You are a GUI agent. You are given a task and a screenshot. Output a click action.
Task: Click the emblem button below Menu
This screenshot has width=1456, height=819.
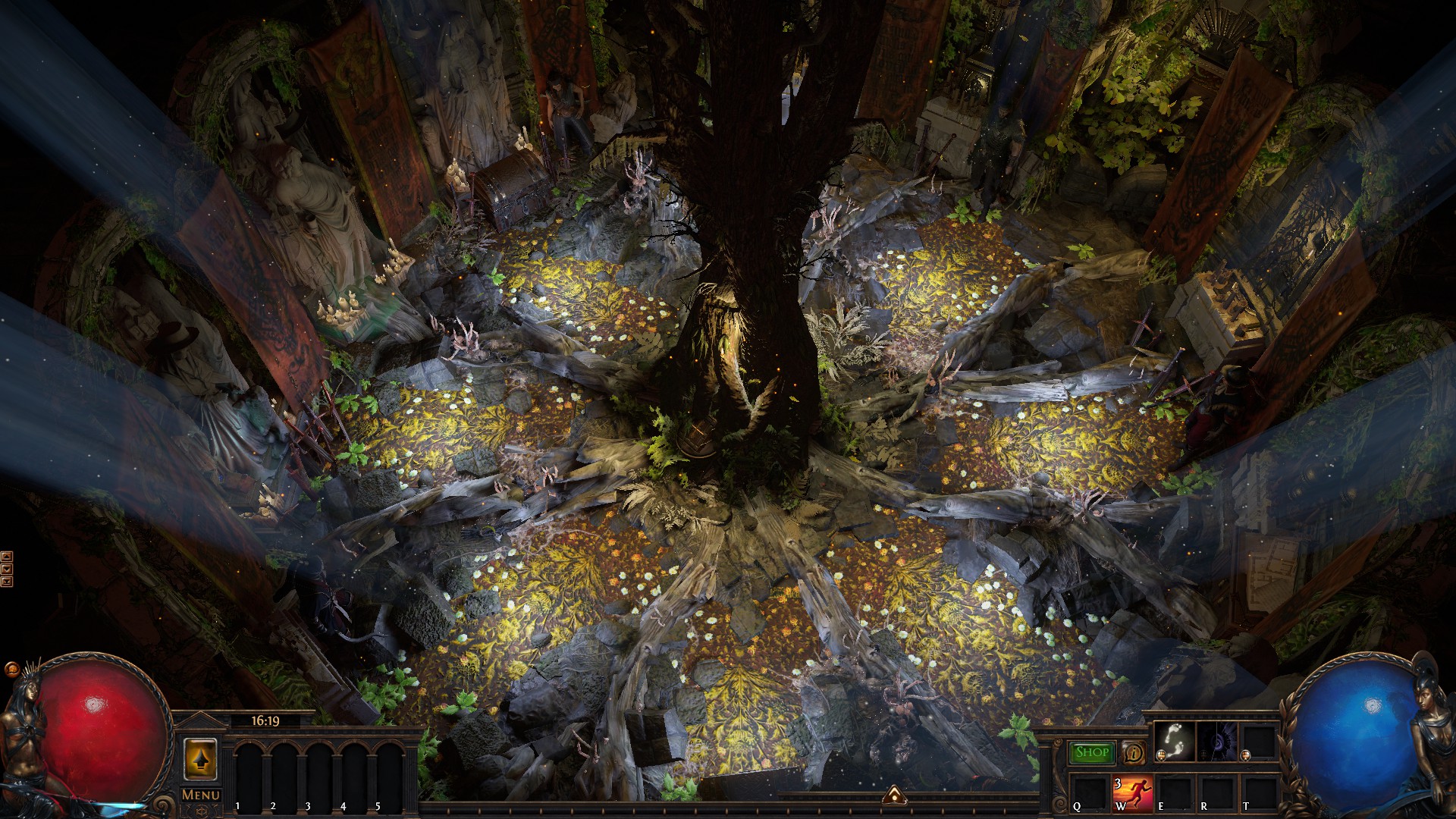click(x=201, y=811)
